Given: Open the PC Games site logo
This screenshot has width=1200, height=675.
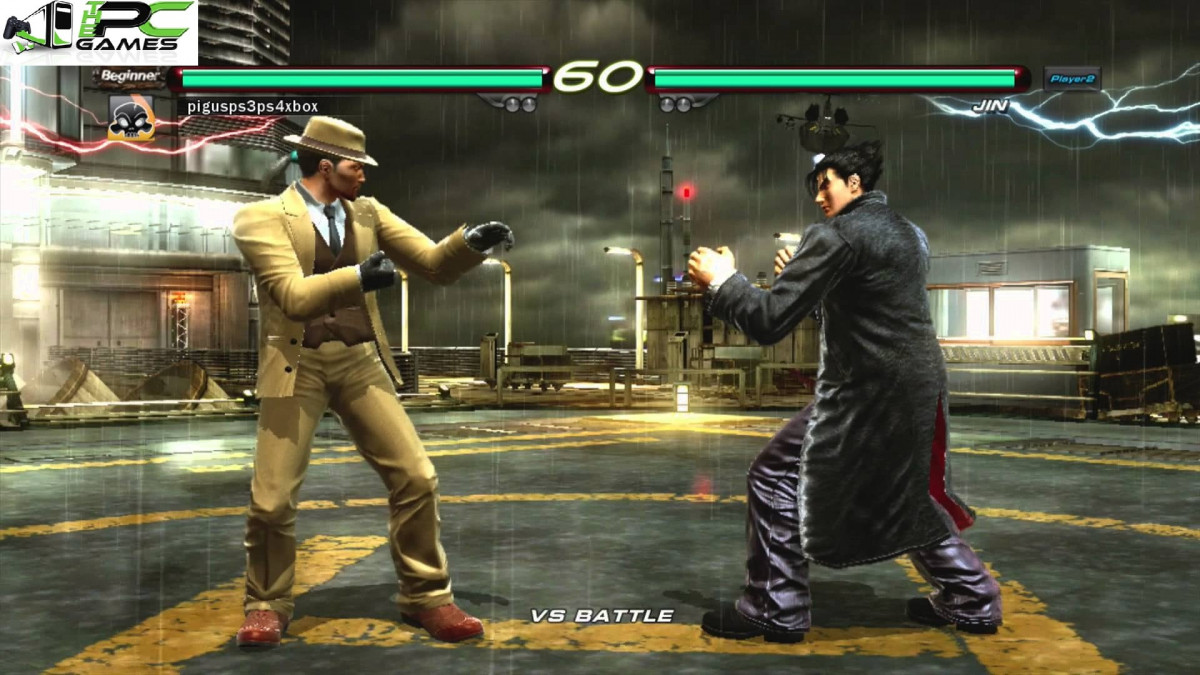Looking at the screenshot, I should click(x=98, y=28).
